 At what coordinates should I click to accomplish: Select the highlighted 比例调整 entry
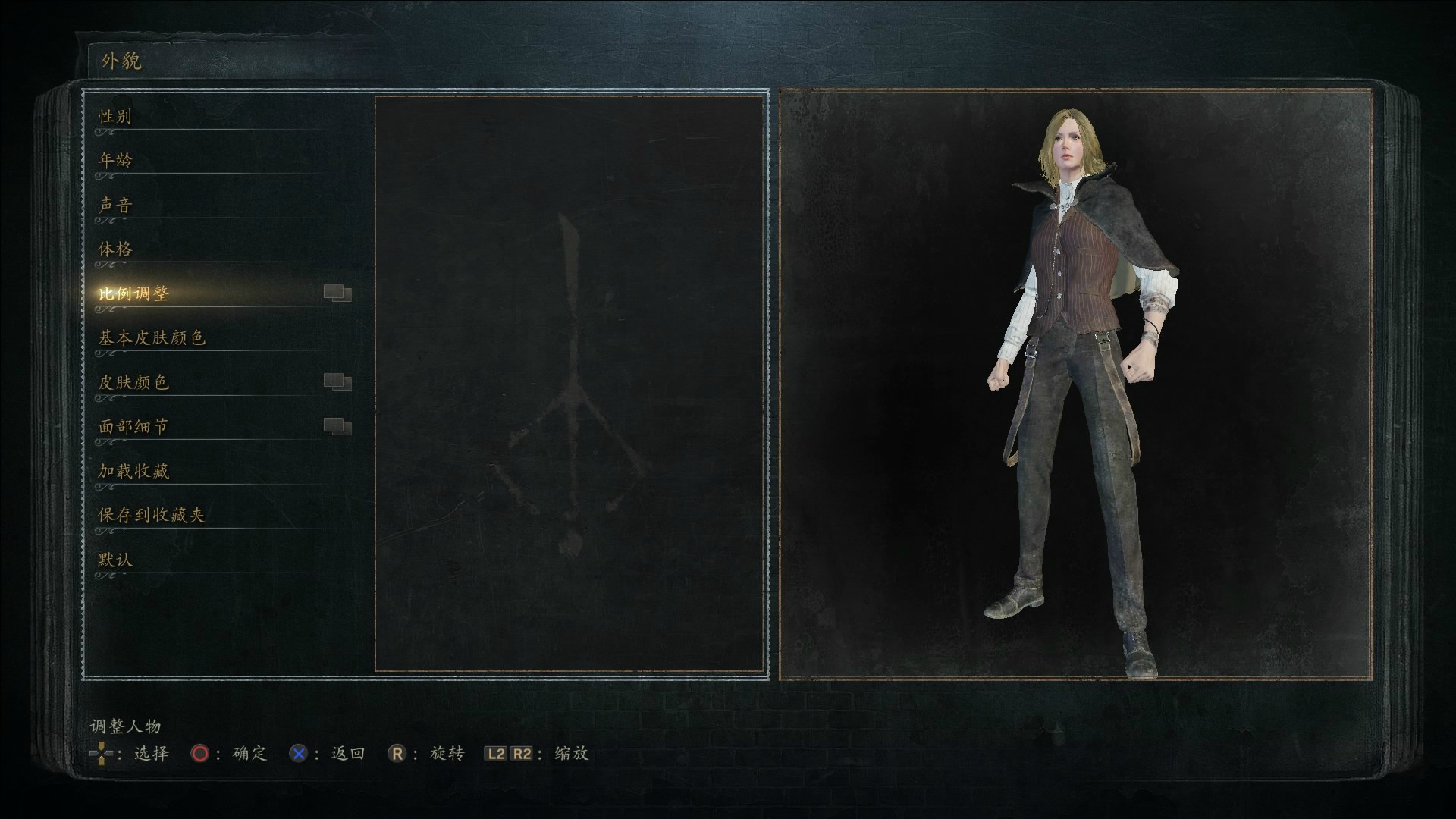pyautogui.click(x=133, y=293)
